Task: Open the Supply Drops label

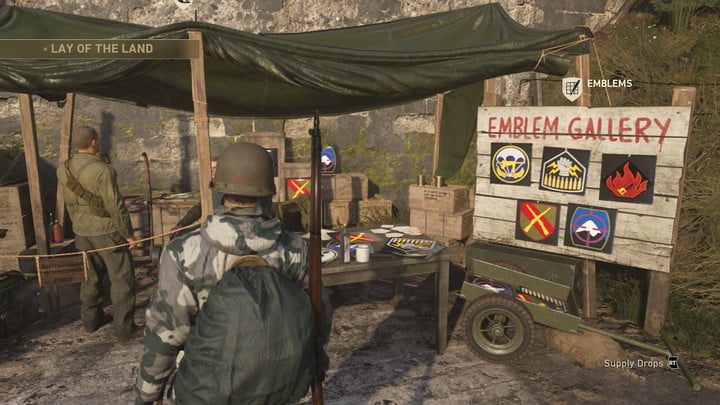Action: (632, 363)
